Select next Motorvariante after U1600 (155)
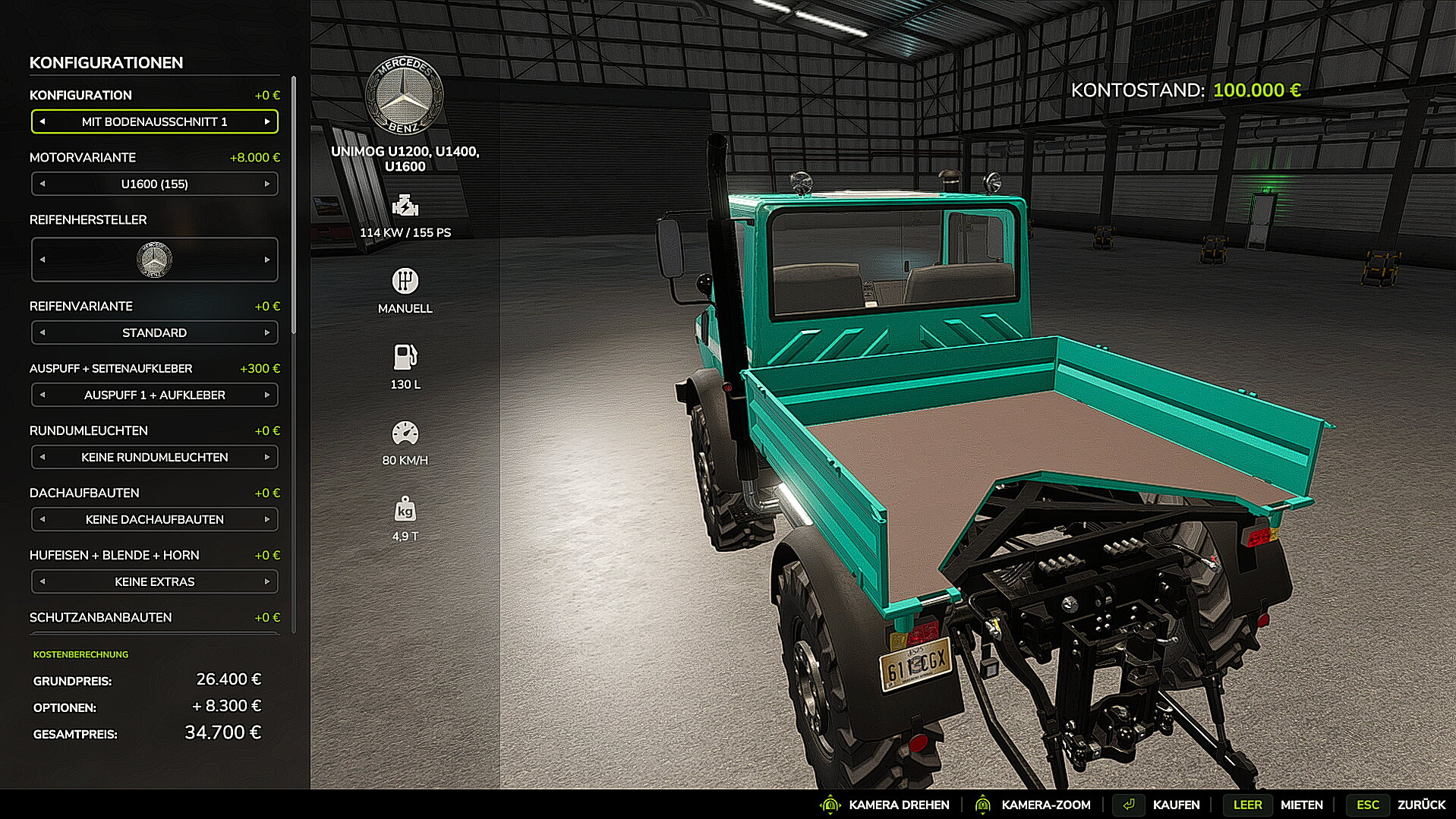1456x819 pixels. click(x=267, y=184)
